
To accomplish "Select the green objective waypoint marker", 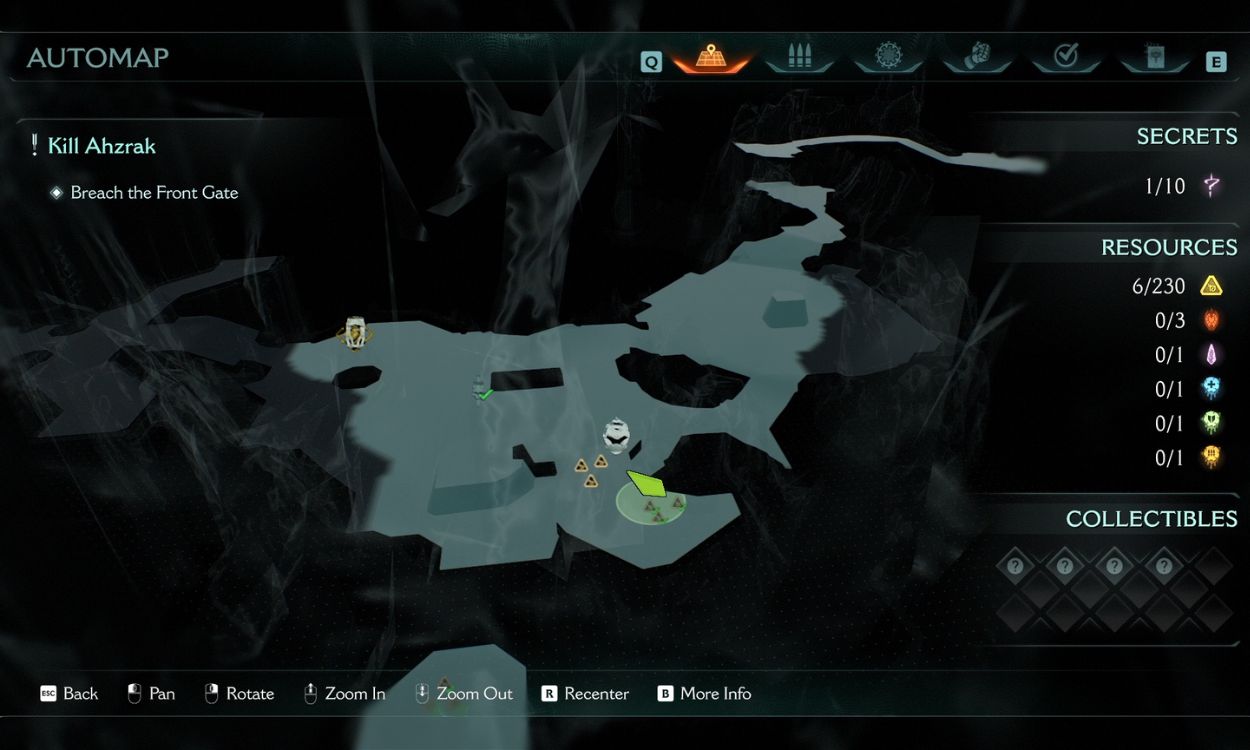I will (x=647, y=484).
